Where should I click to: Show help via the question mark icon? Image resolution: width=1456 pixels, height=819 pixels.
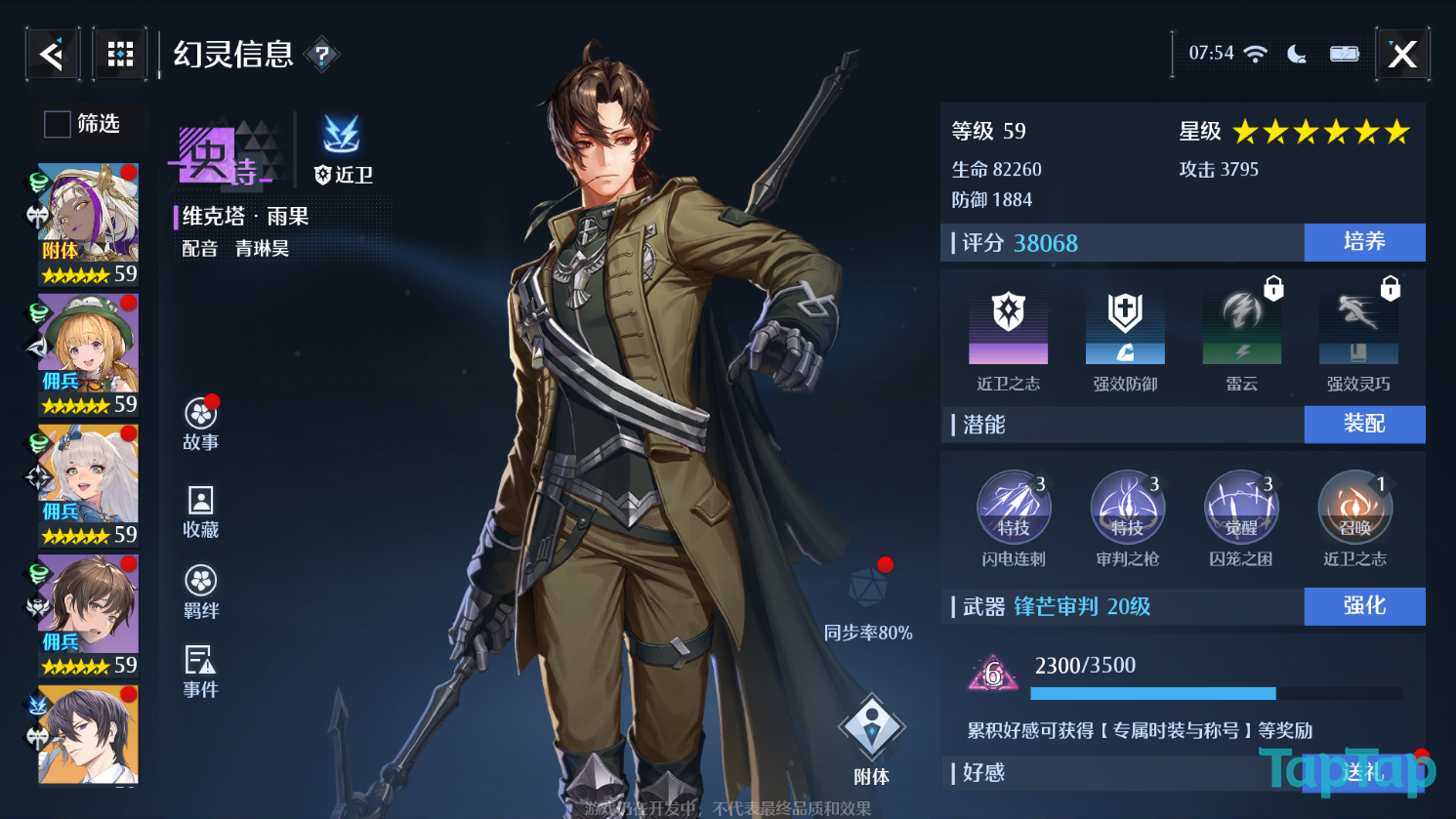point(321,56)
